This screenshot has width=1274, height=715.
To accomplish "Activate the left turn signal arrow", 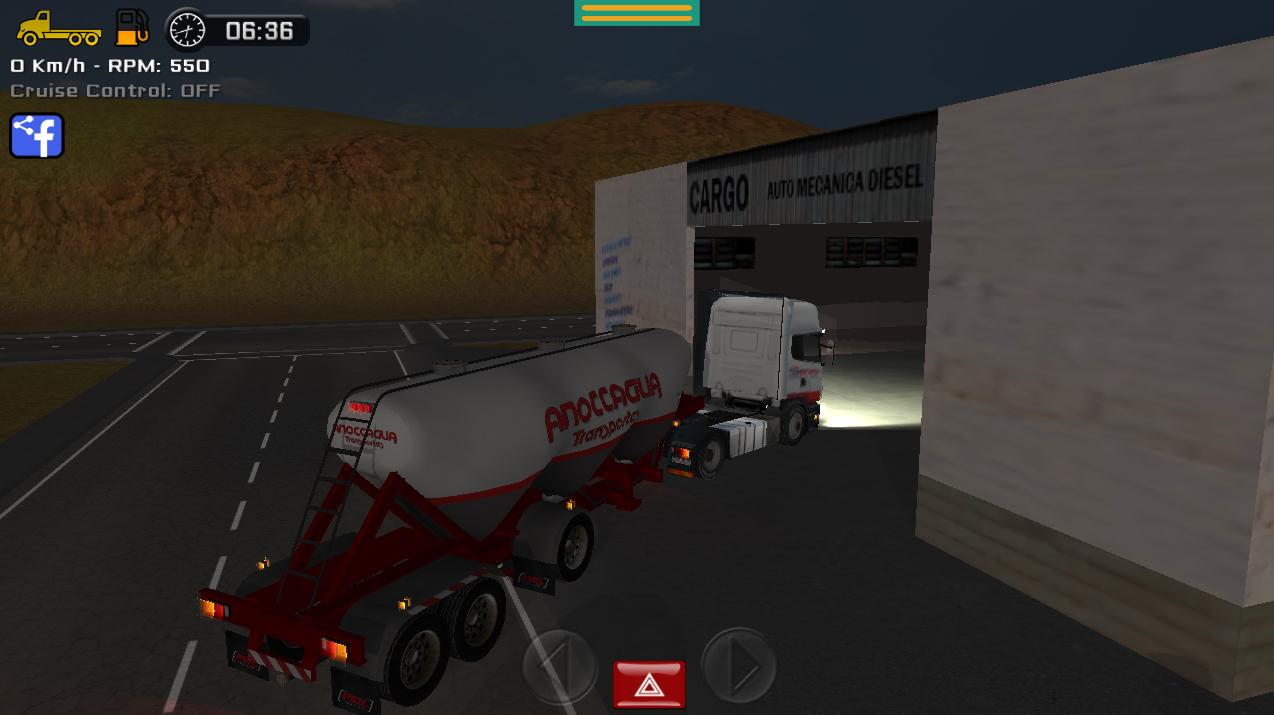I will [559, 665].
